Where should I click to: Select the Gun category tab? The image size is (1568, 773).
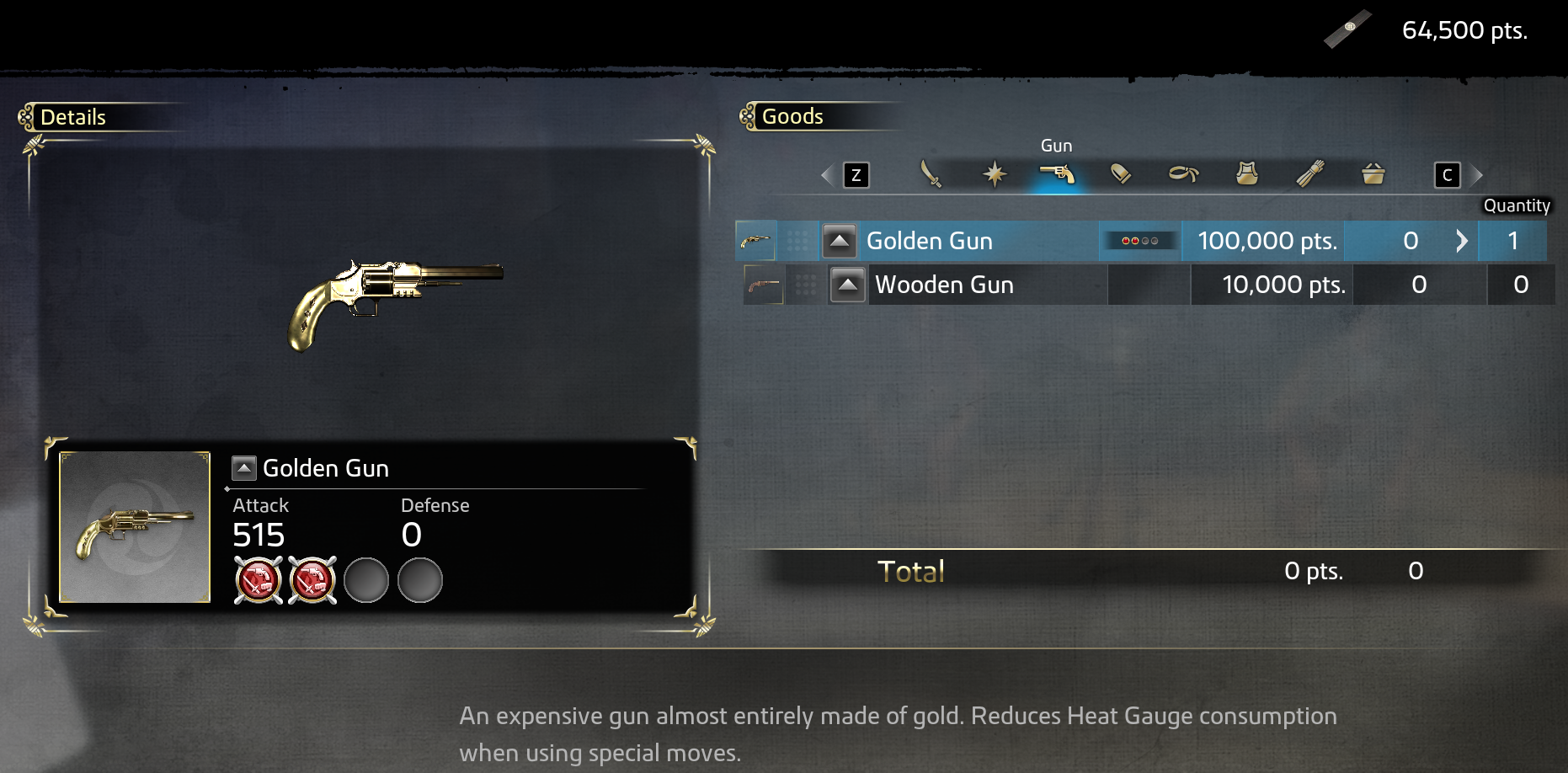1058,174
